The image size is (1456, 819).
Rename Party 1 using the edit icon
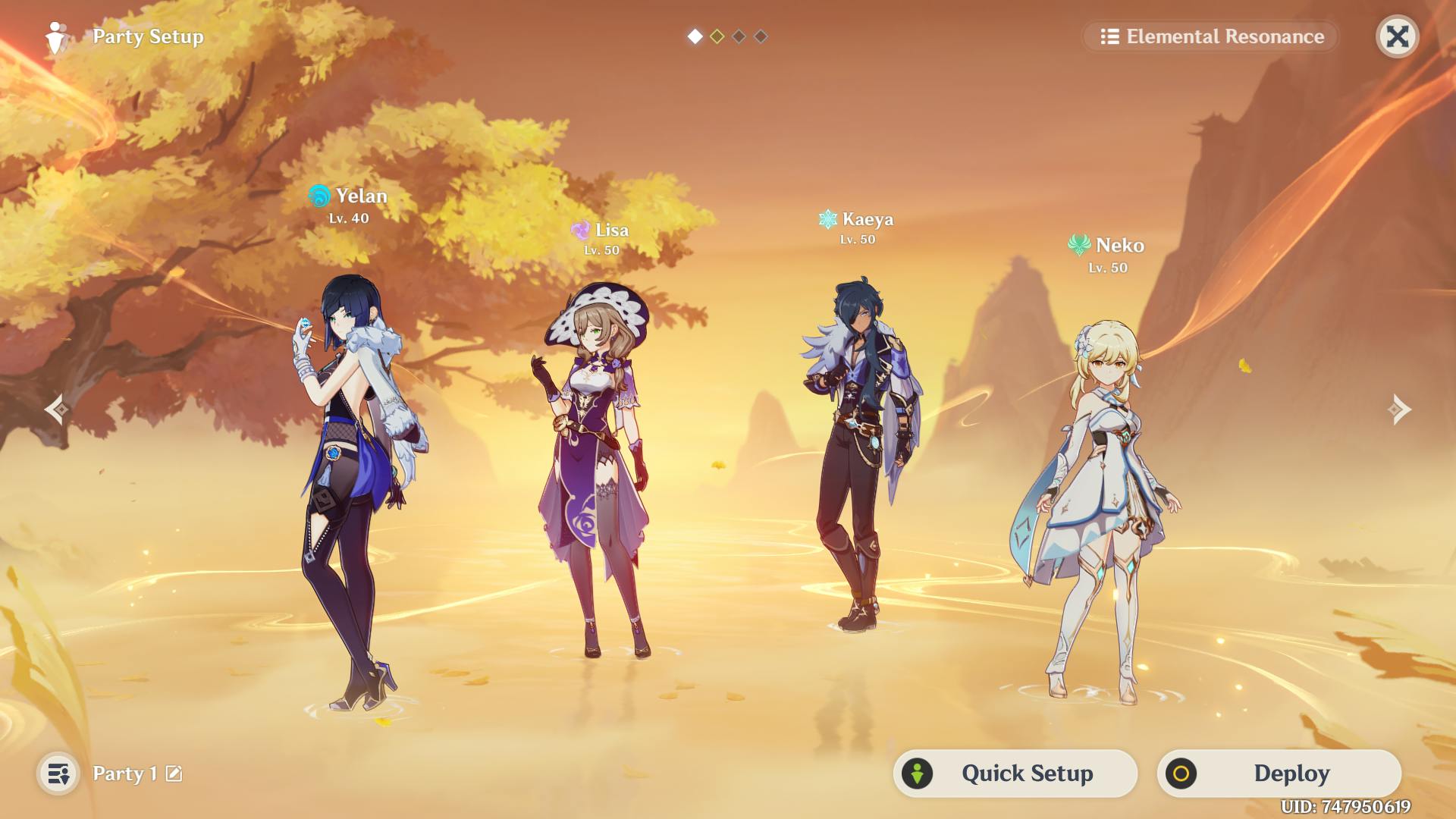tap(174, 773)
